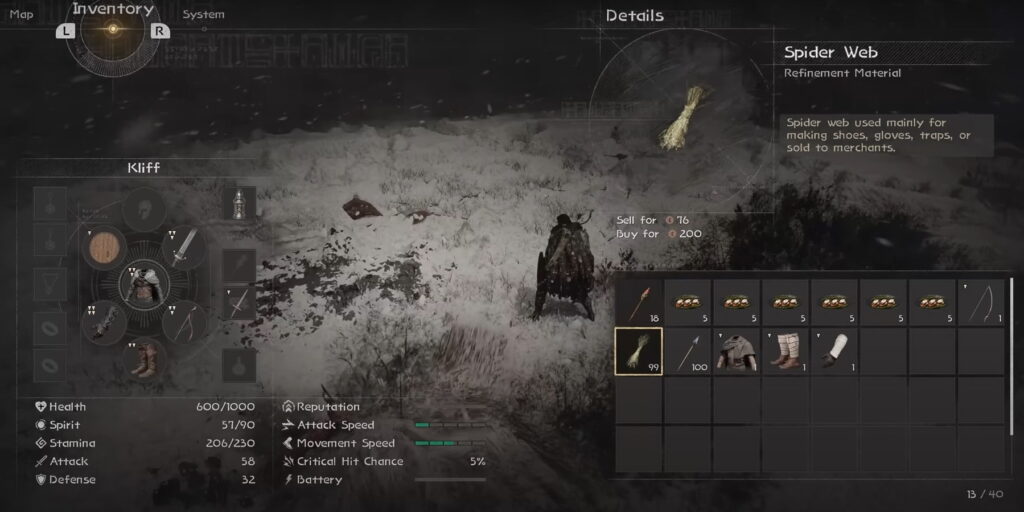Open the equipped gauntlet slot
The image size is (1024, 512).
click(102, 323)
